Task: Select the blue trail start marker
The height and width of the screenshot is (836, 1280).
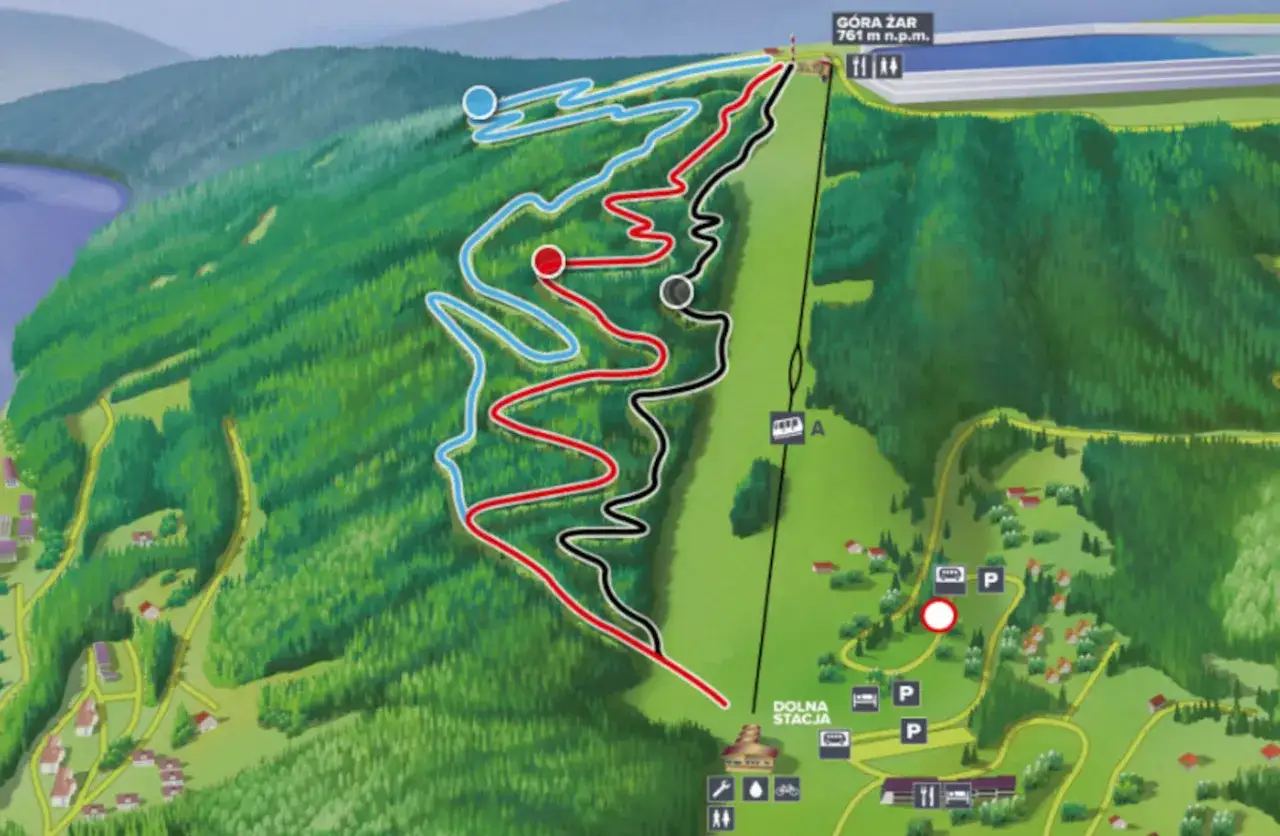Action: 480,102
